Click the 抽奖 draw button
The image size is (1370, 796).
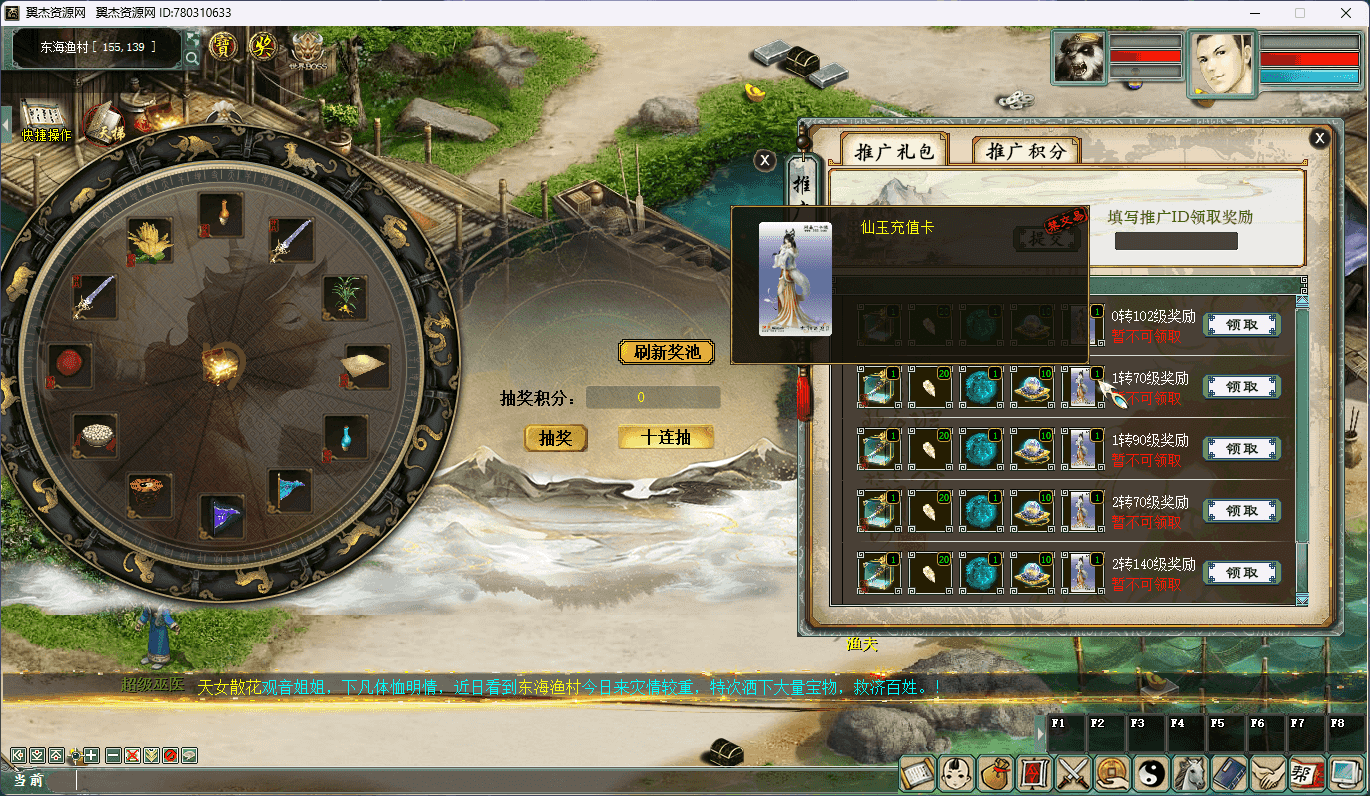coord(555,438)
